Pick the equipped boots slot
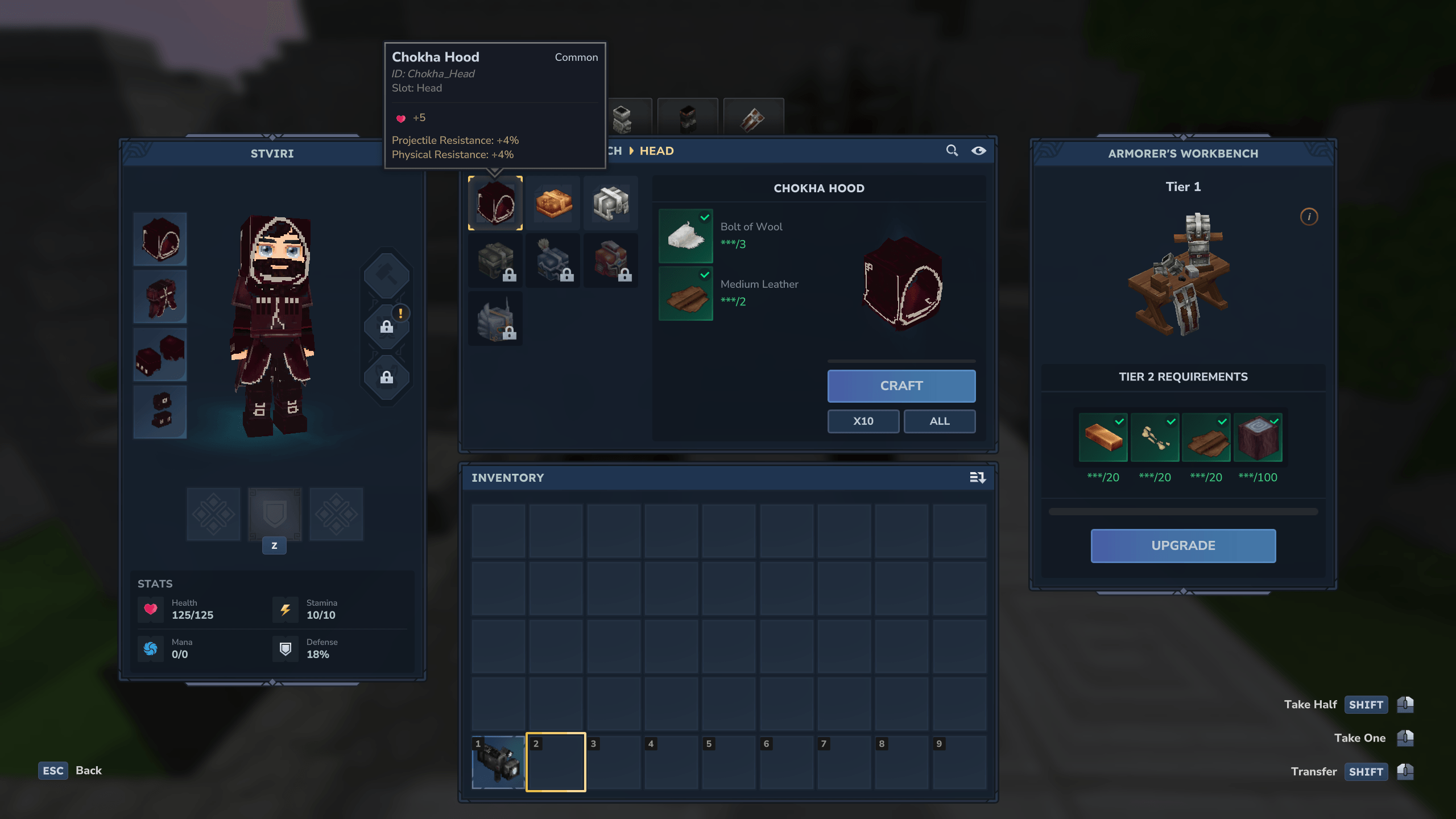Screen dimensions: 1456x819 click(160, 412)
